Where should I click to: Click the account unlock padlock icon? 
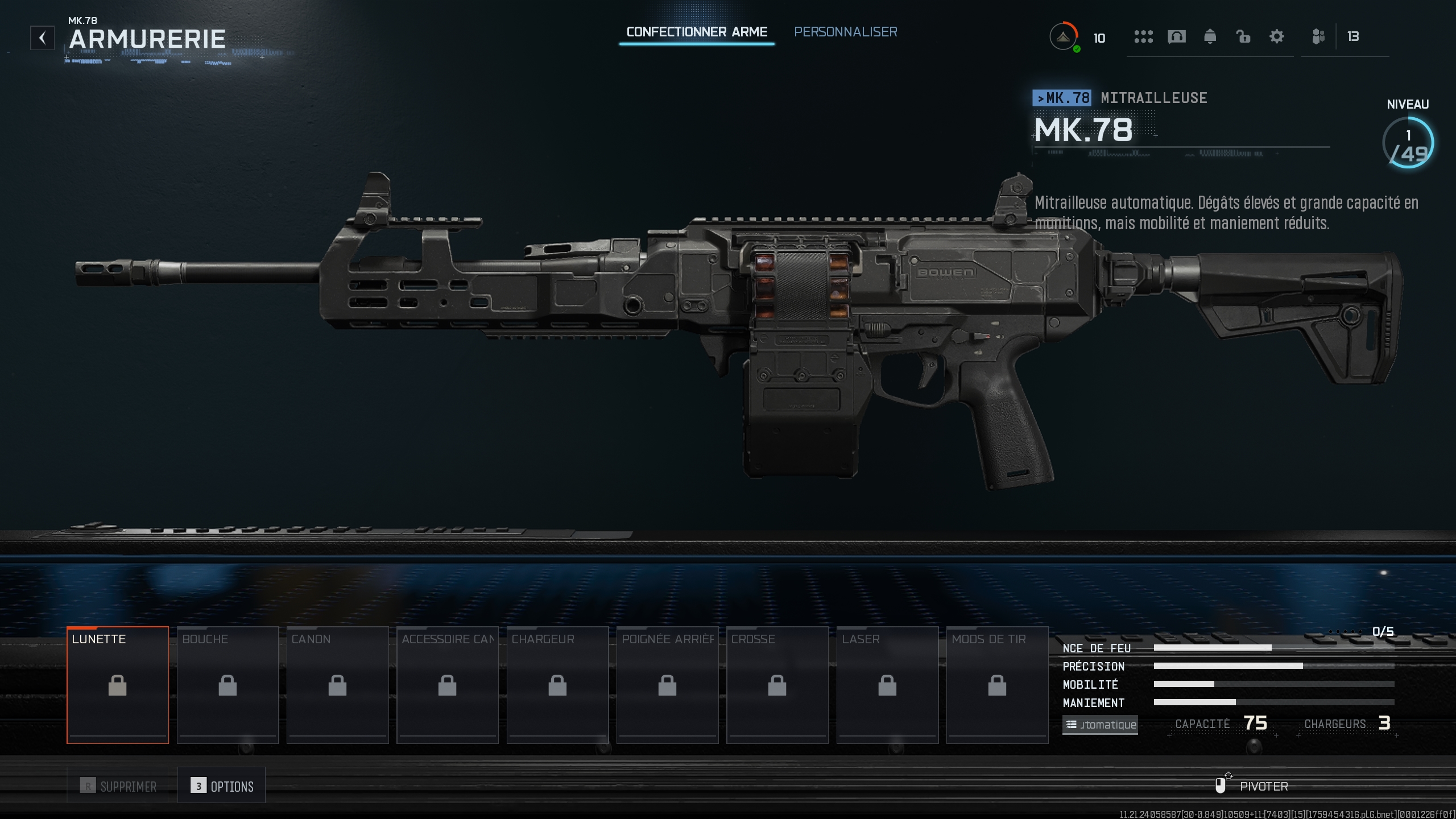[1243, 36]
